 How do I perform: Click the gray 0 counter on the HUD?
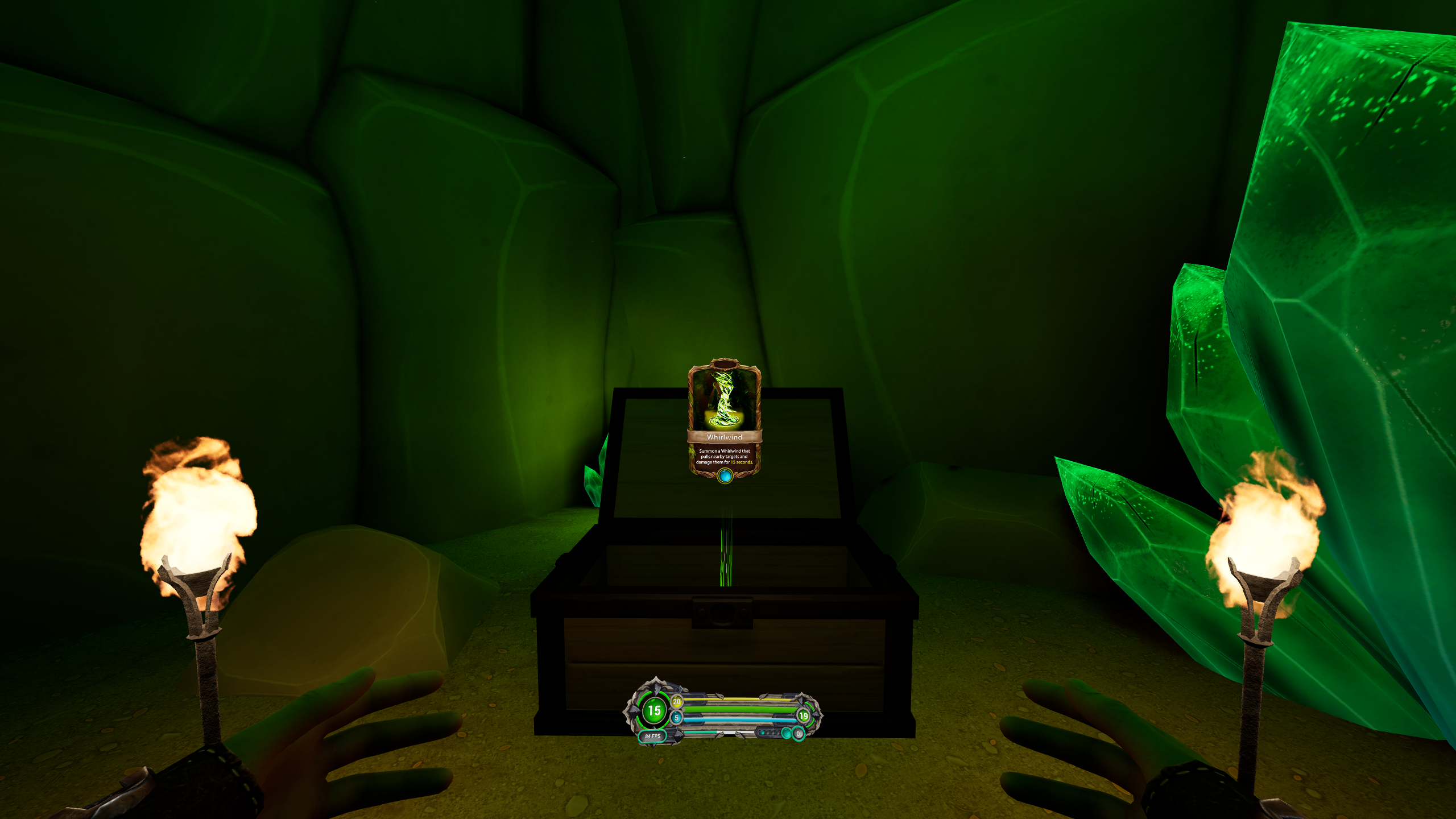coord(799,734)
